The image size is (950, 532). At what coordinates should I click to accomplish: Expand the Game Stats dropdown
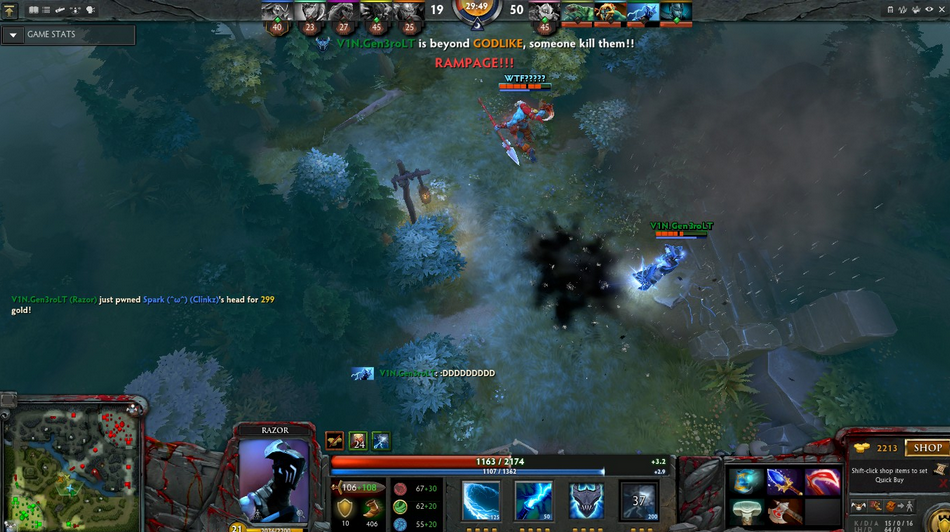tap(13, 34)
